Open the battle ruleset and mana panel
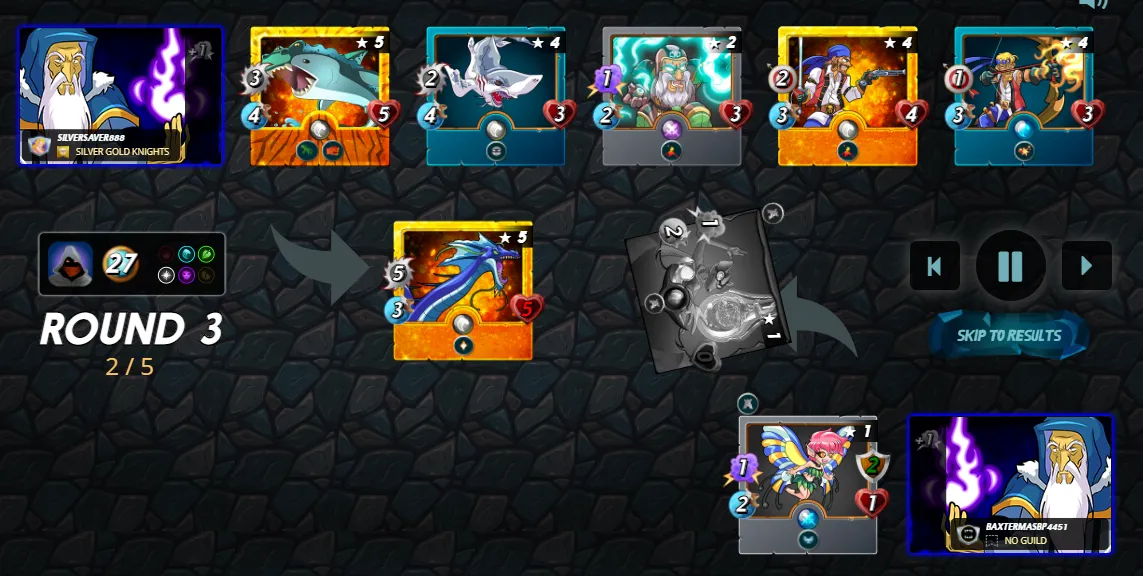 (x=132, y=264)
